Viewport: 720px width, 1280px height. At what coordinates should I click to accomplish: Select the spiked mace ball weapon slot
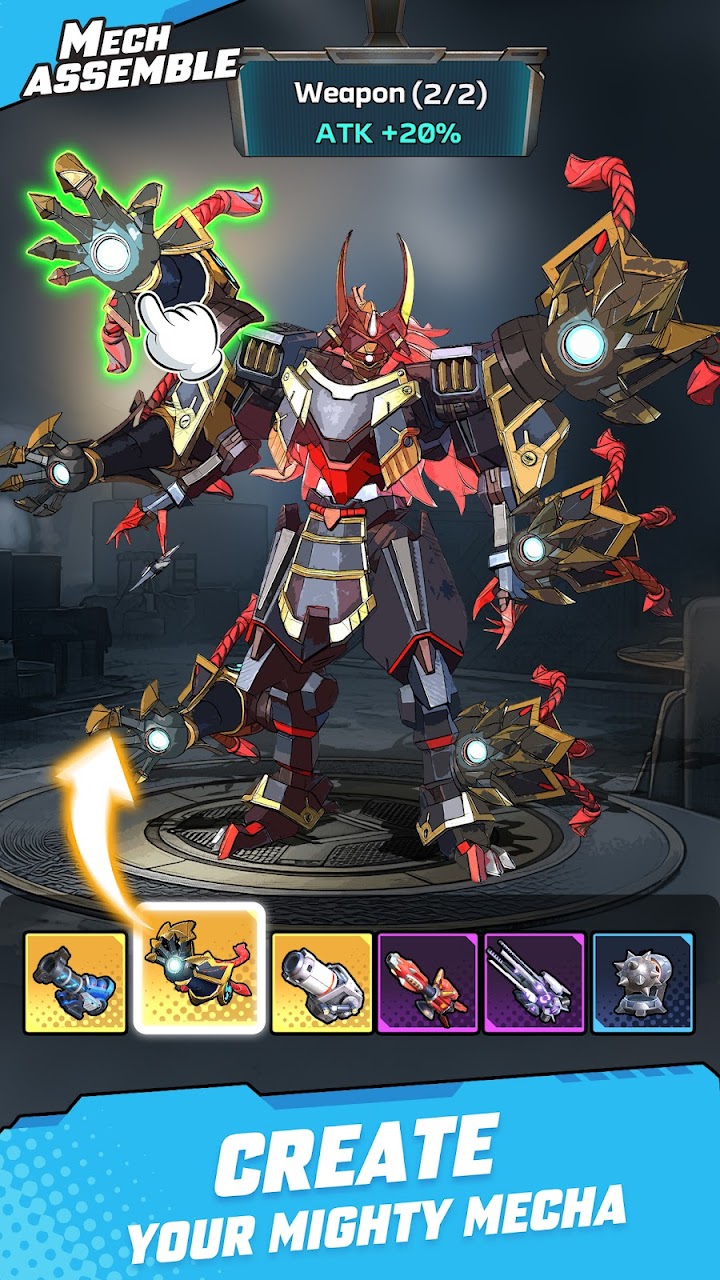tap(641, 982)
